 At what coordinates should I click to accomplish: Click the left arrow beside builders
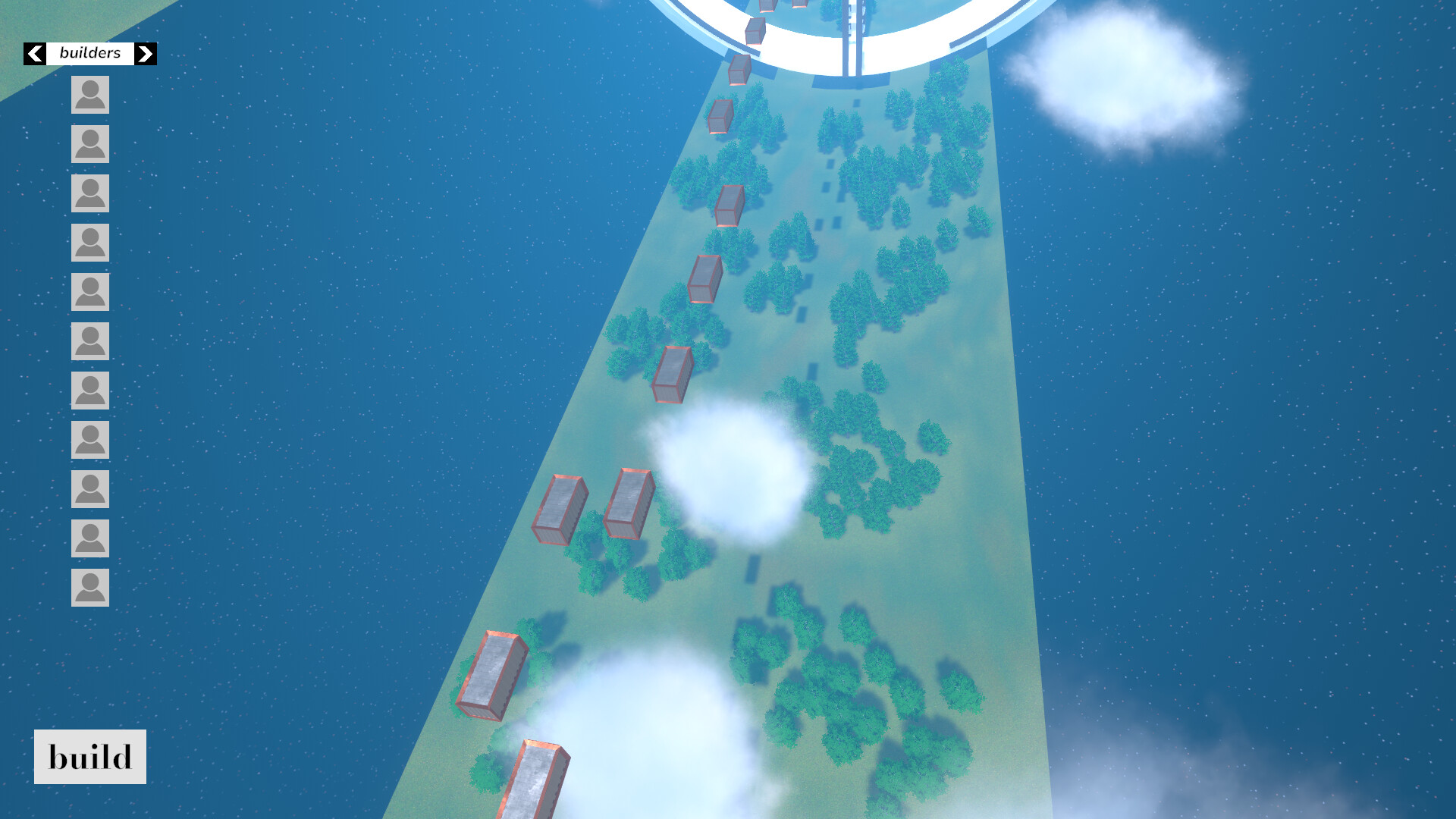tap(34, 53)
